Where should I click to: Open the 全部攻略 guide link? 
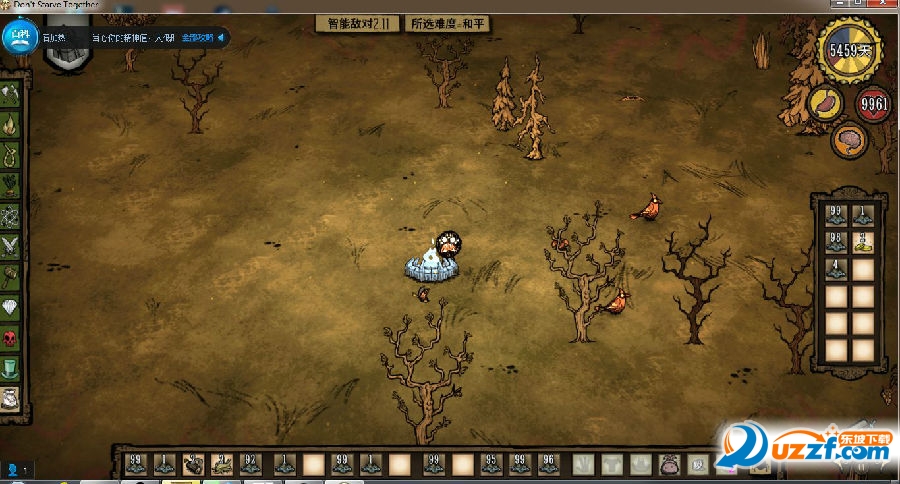(x=199, y=38)
